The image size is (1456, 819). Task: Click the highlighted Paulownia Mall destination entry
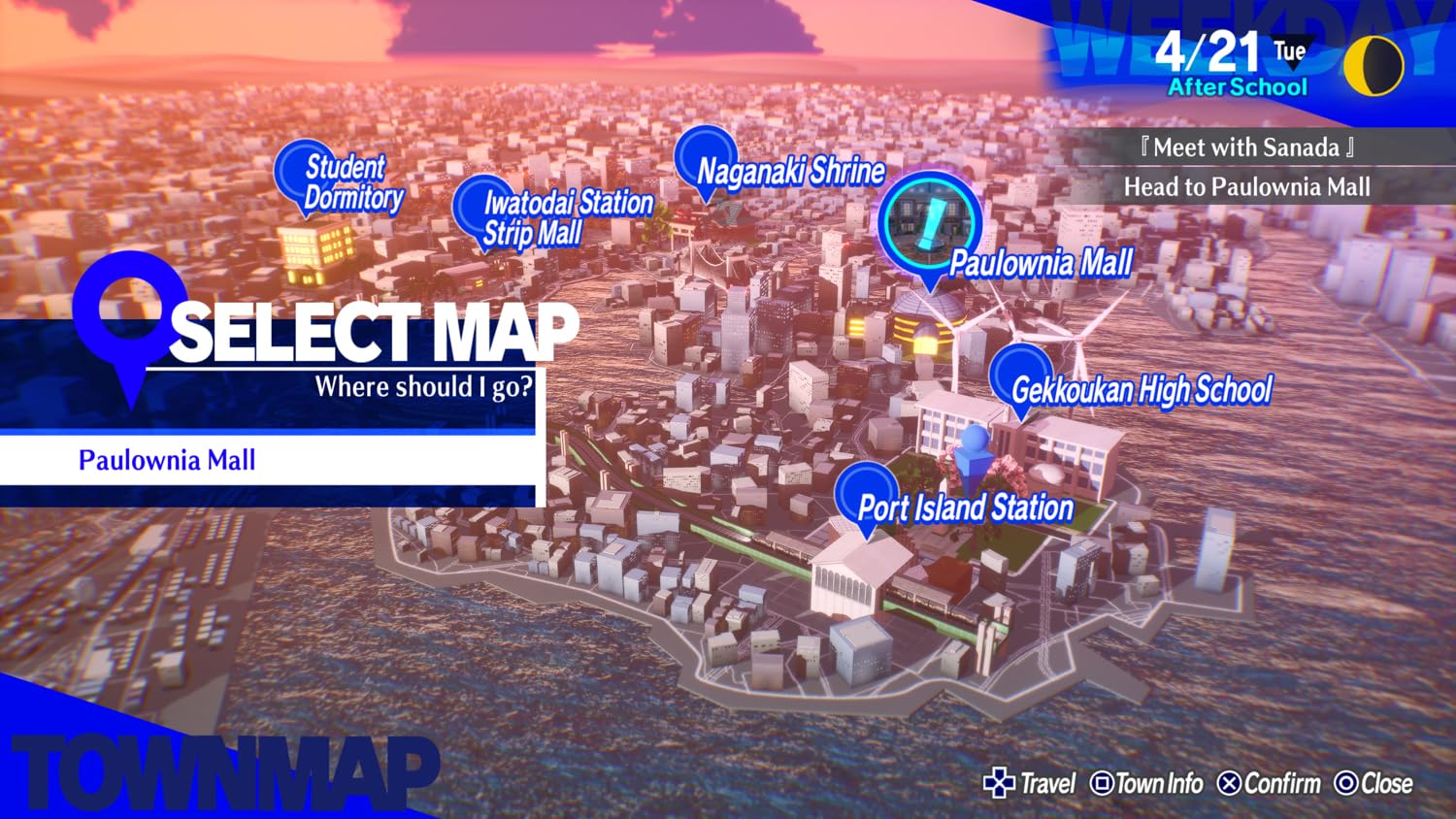[268, 460]
